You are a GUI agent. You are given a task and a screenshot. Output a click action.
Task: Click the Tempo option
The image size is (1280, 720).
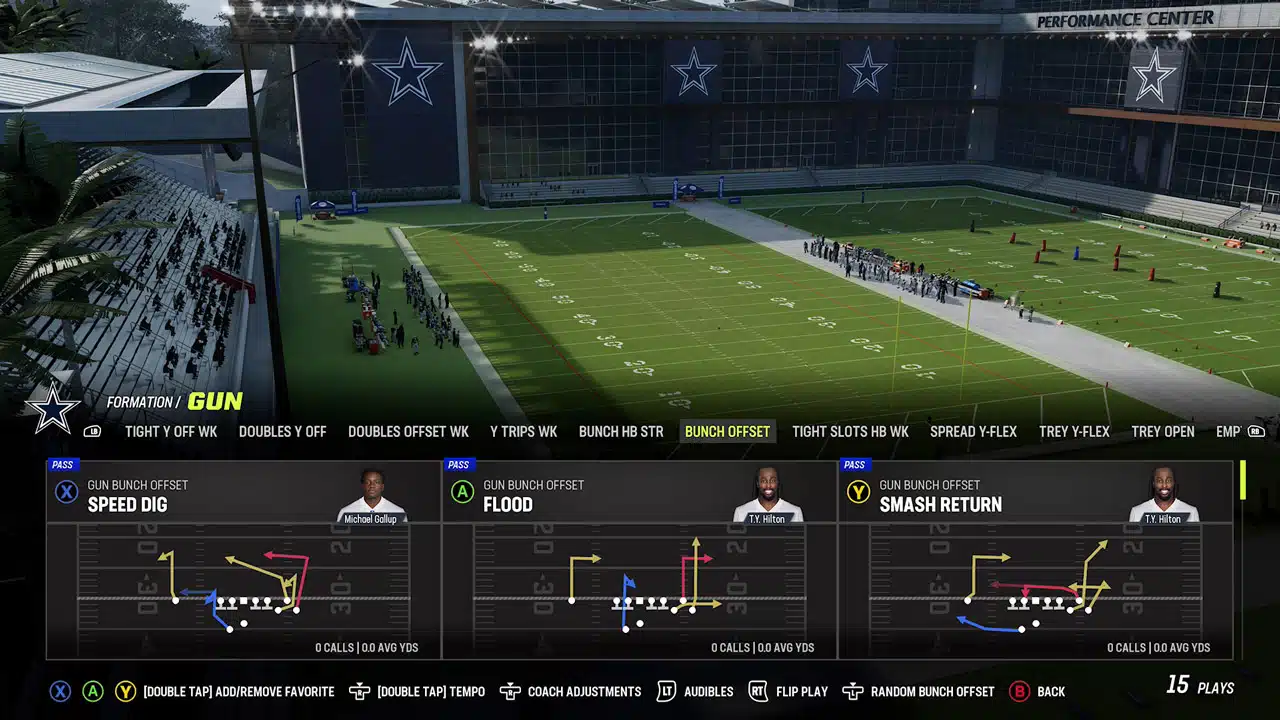tap(431, 691)
